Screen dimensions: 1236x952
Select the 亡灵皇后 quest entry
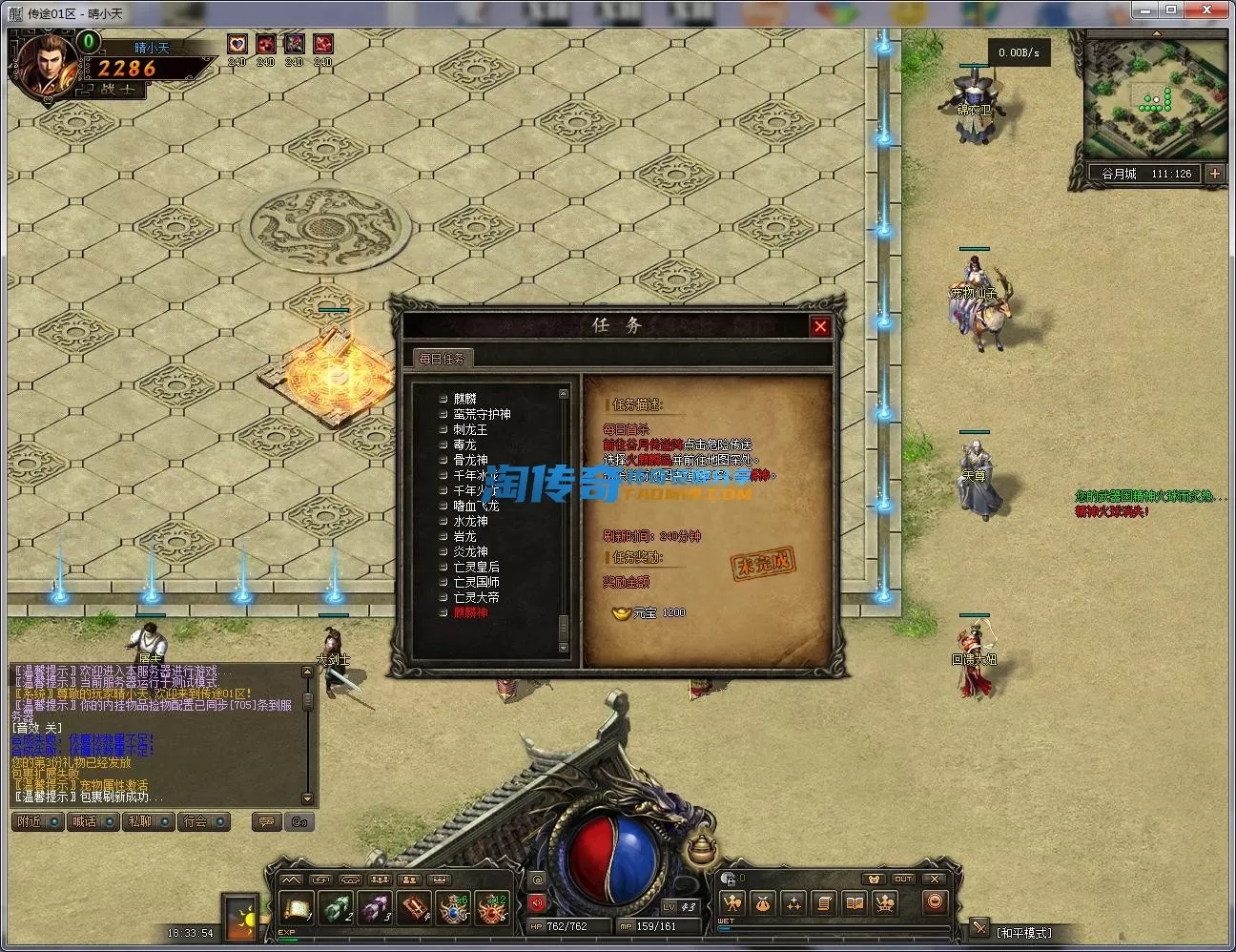tap(476, 567)
